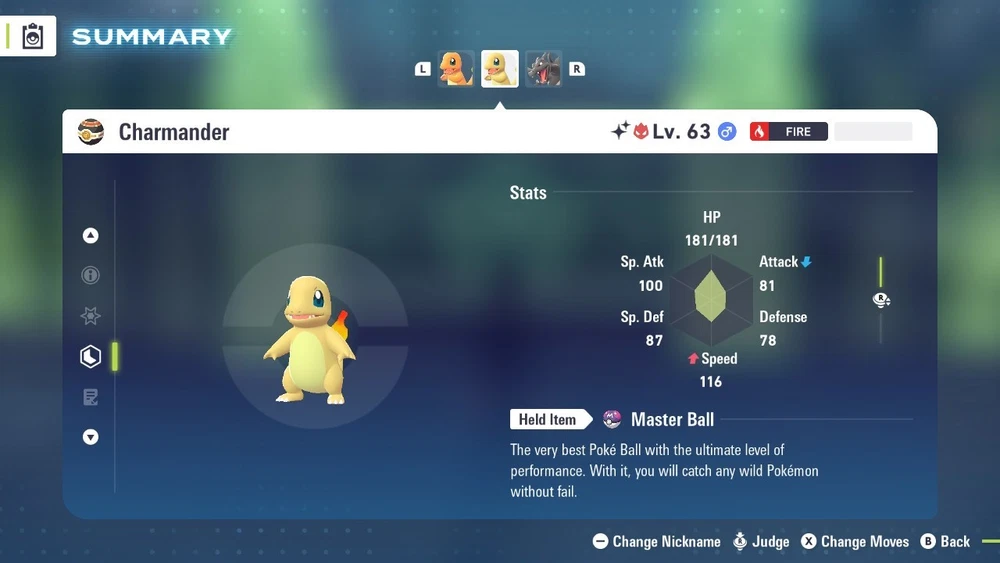Open the Summary clipboard icon

point(33,37)
